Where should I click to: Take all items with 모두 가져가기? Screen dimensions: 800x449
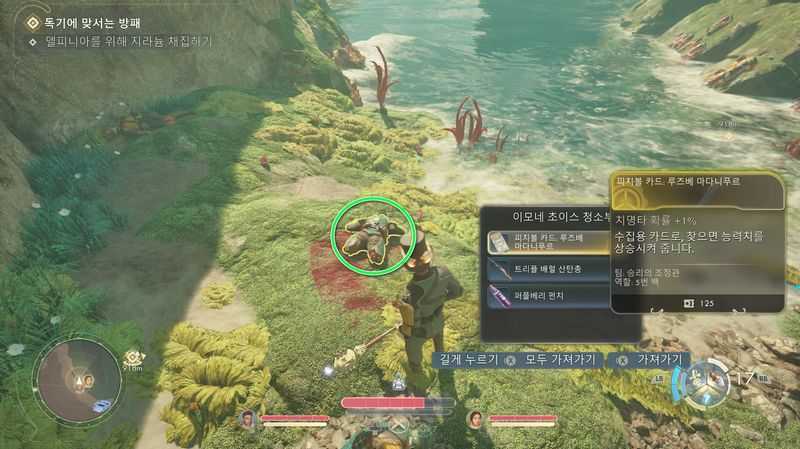[553, 359]
